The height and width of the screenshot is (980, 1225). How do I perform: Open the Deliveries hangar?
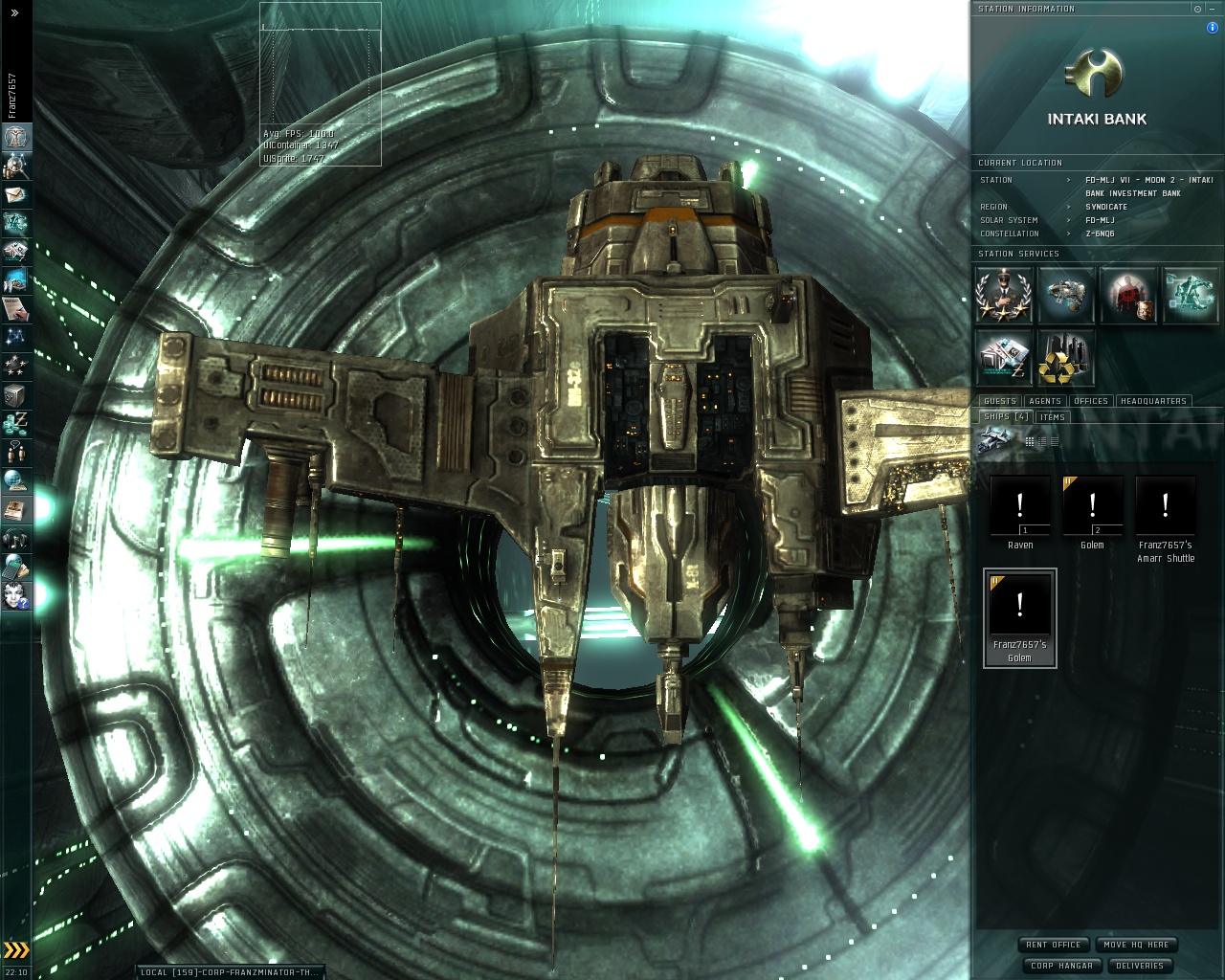(x=1139, y=966)
